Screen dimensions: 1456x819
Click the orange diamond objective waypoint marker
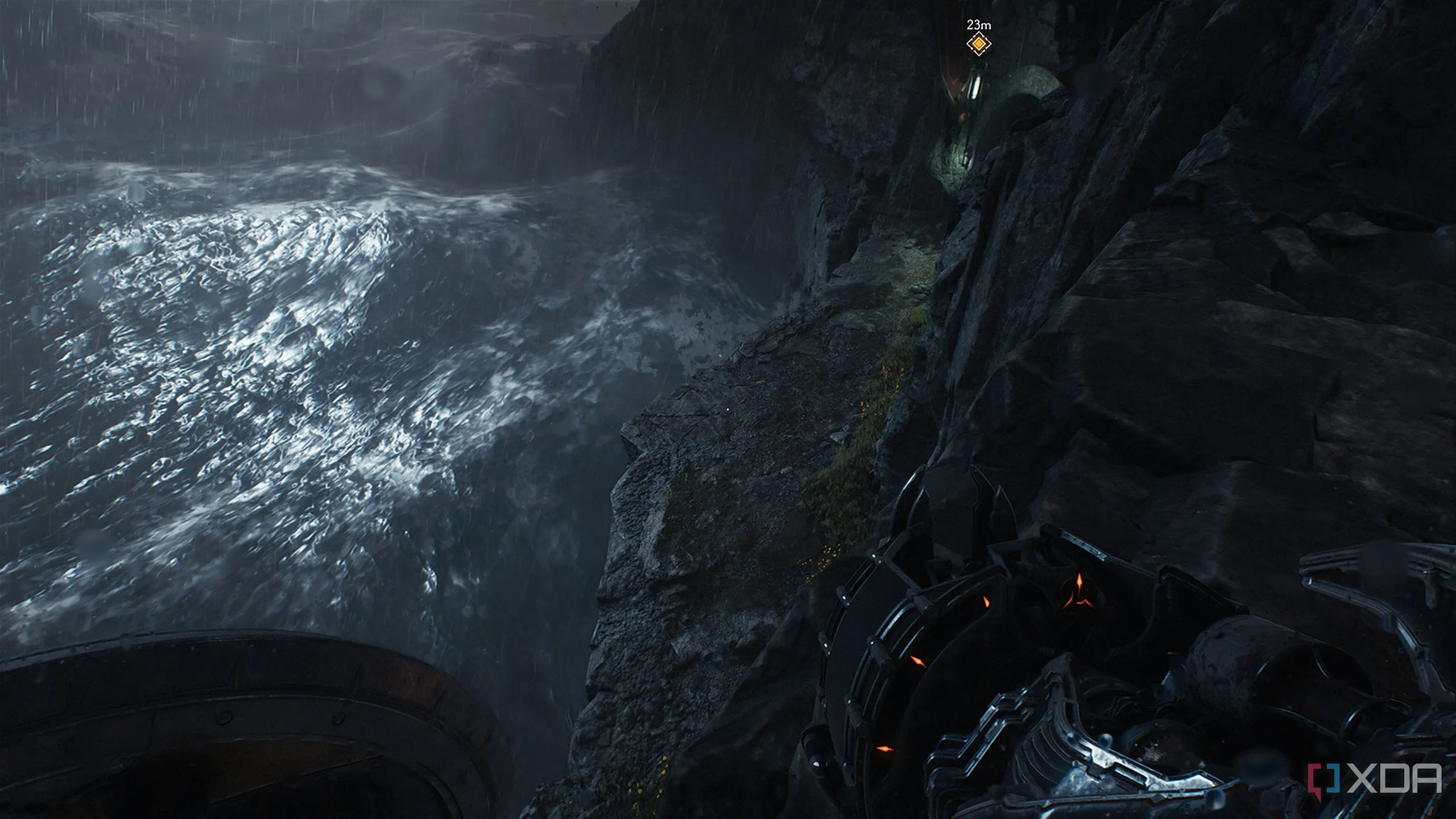(978, 43)
